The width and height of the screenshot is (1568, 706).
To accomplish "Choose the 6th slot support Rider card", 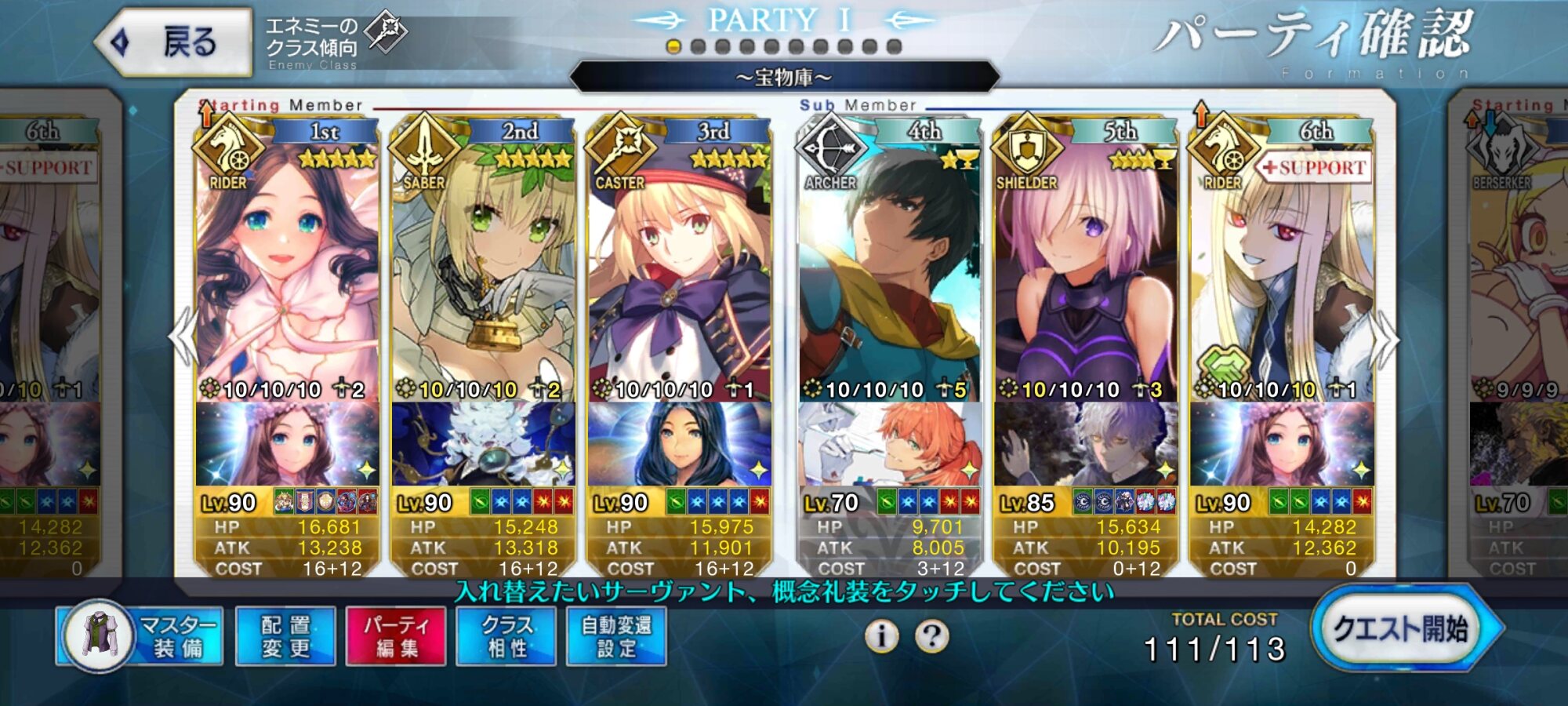I will coord(1282,275).
